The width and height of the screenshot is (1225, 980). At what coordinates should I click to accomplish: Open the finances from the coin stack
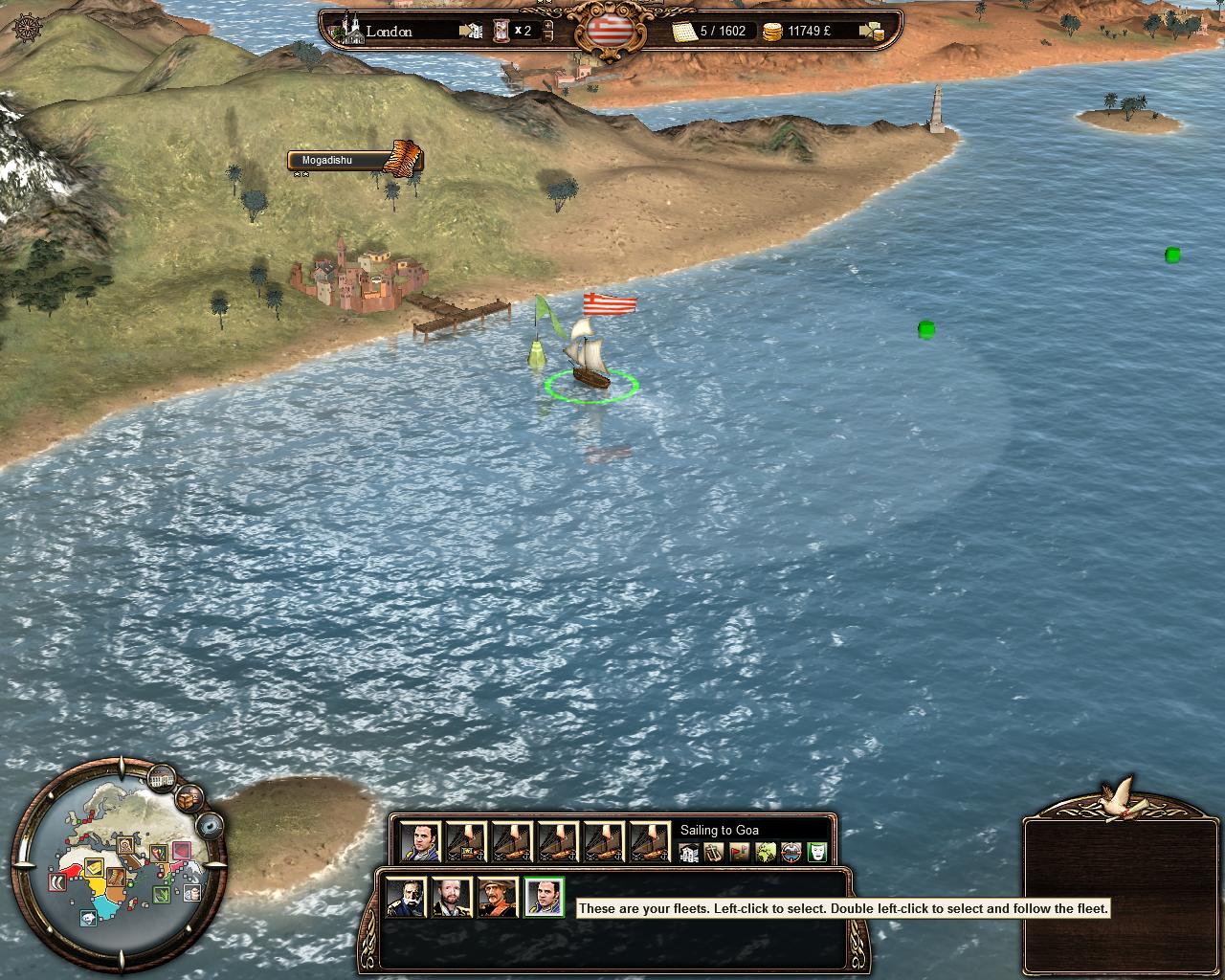click(772, 33)
